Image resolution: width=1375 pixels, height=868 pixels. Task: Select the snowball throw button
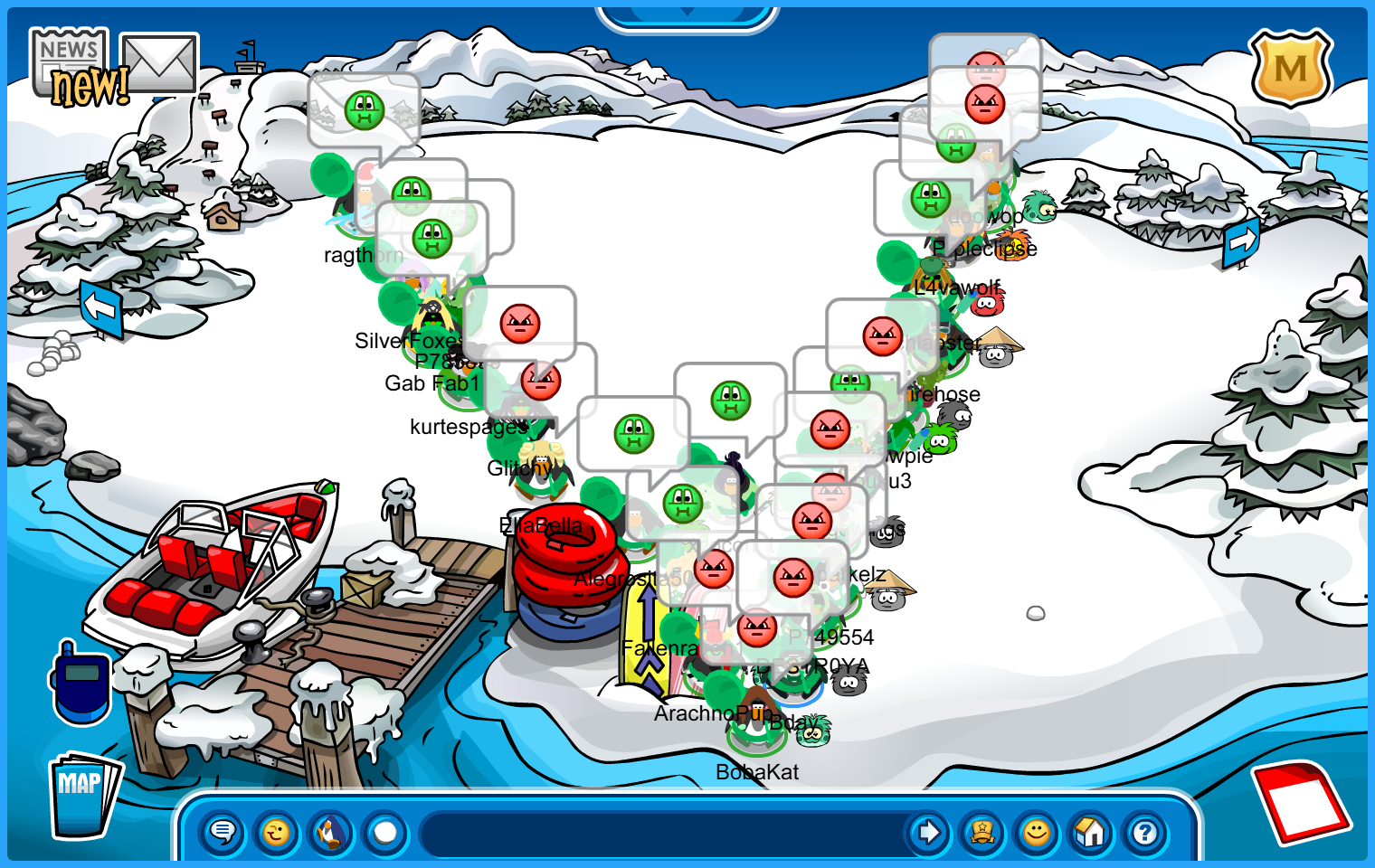pyautogui.click(x=385, y=832)
